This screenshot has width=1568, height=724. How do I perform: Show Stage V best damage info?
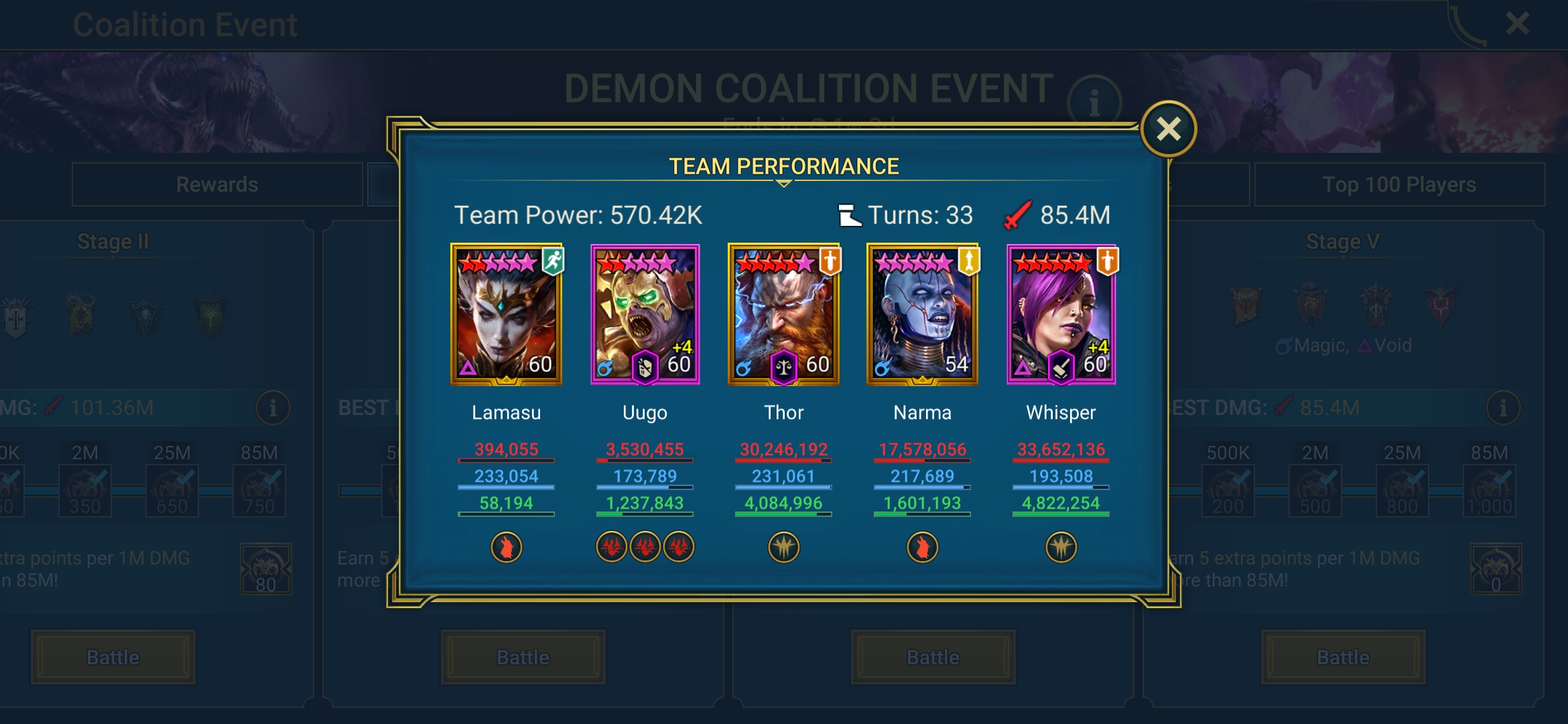click(1503, 408)
